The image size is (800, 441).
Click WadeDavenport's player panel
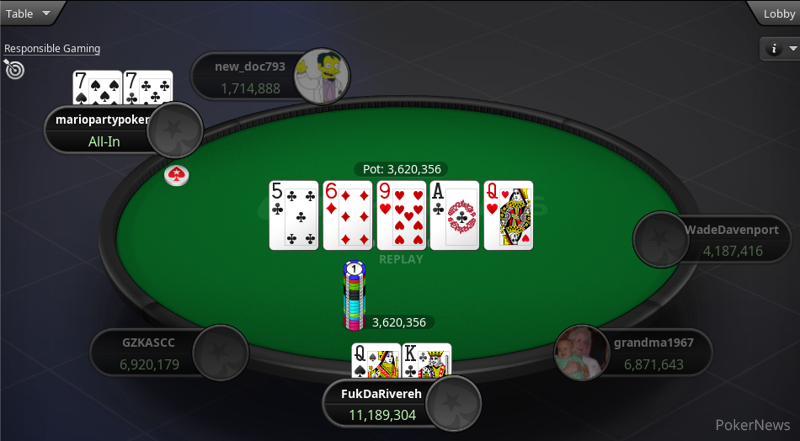[724, 240]
